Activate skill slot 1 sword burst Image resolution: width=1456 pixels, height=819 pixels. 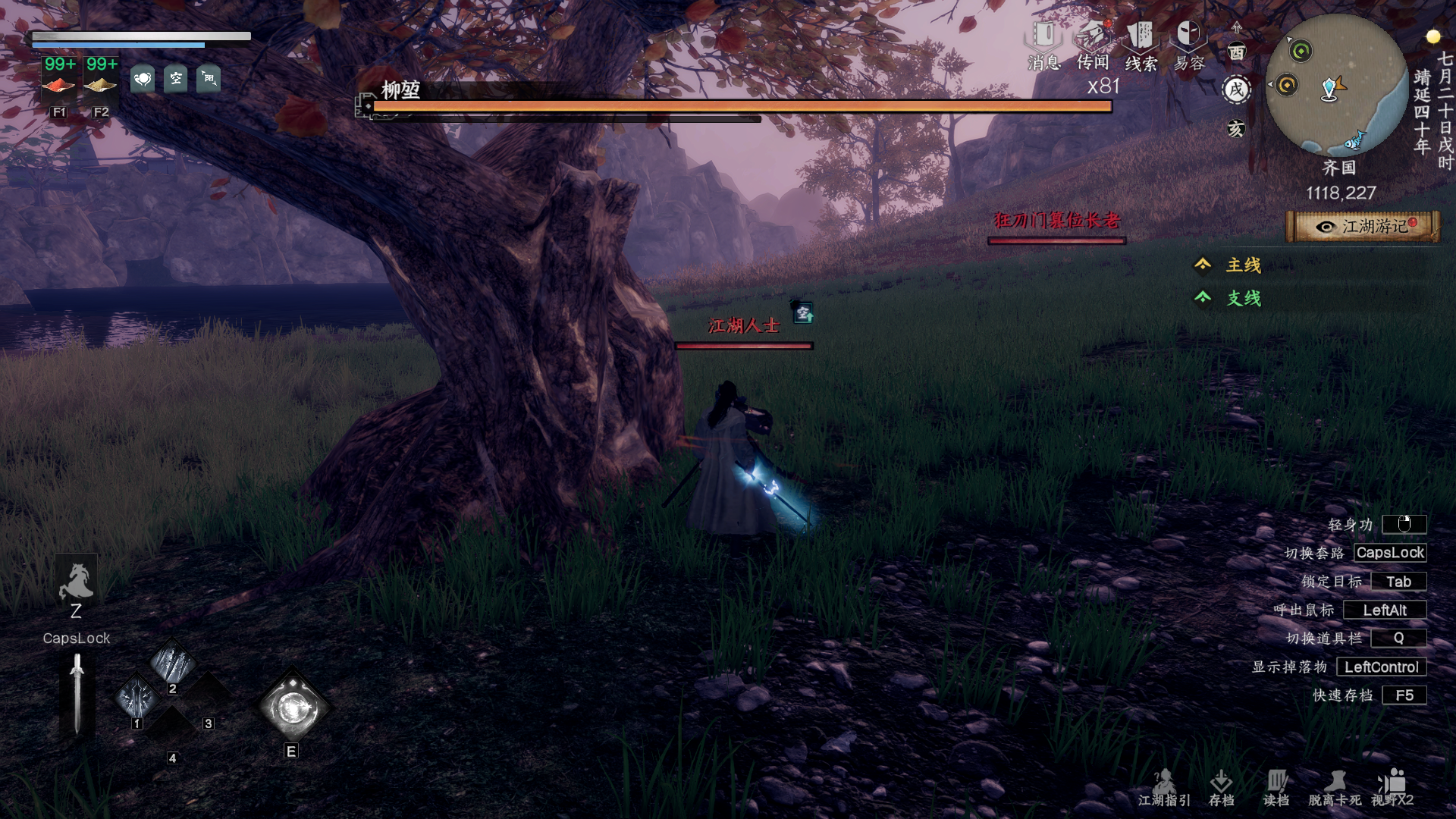click(x=137, y=696)
